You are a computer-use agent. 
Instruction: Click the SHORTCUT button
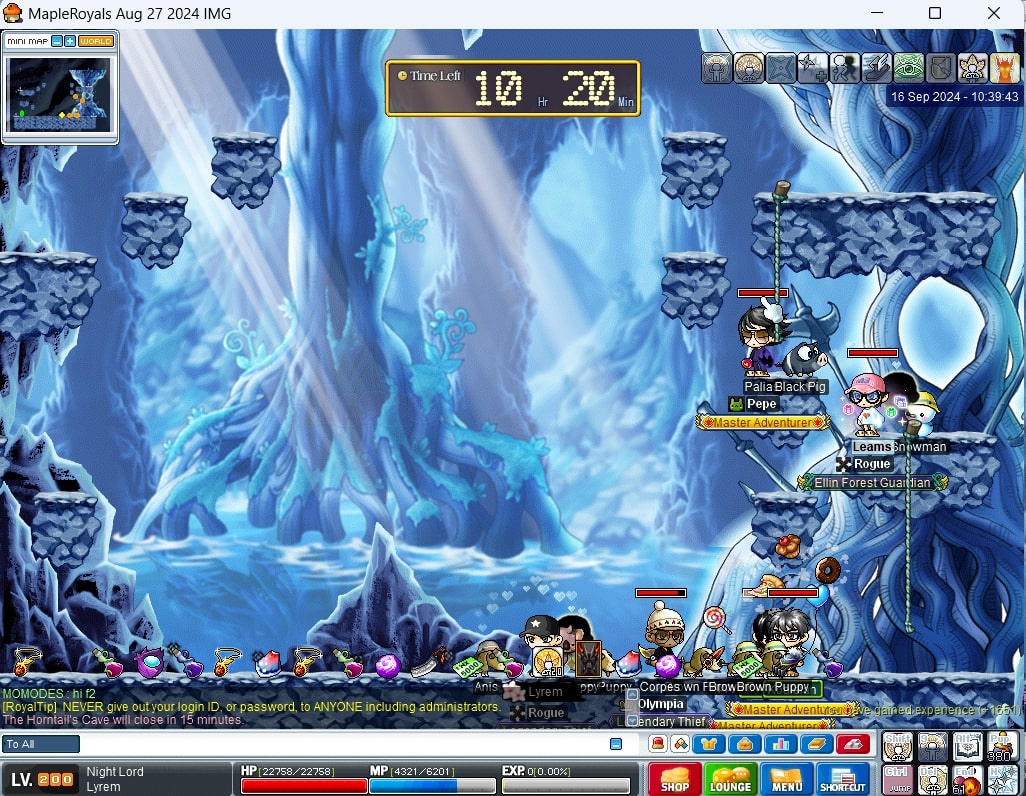842,780
